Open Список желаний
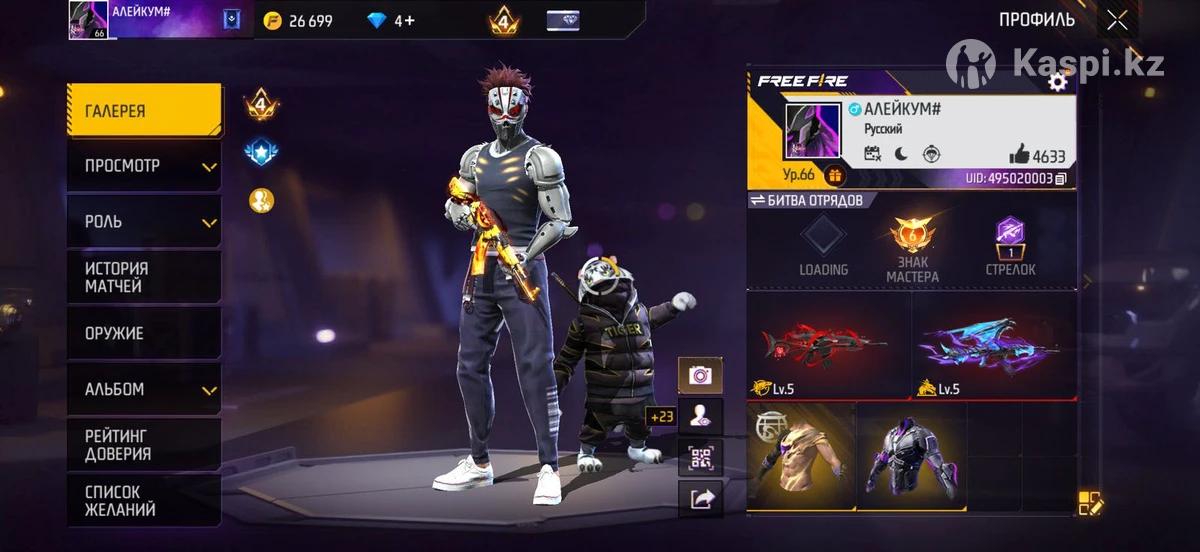This screenshot has height=552, width=1200. 144,500
